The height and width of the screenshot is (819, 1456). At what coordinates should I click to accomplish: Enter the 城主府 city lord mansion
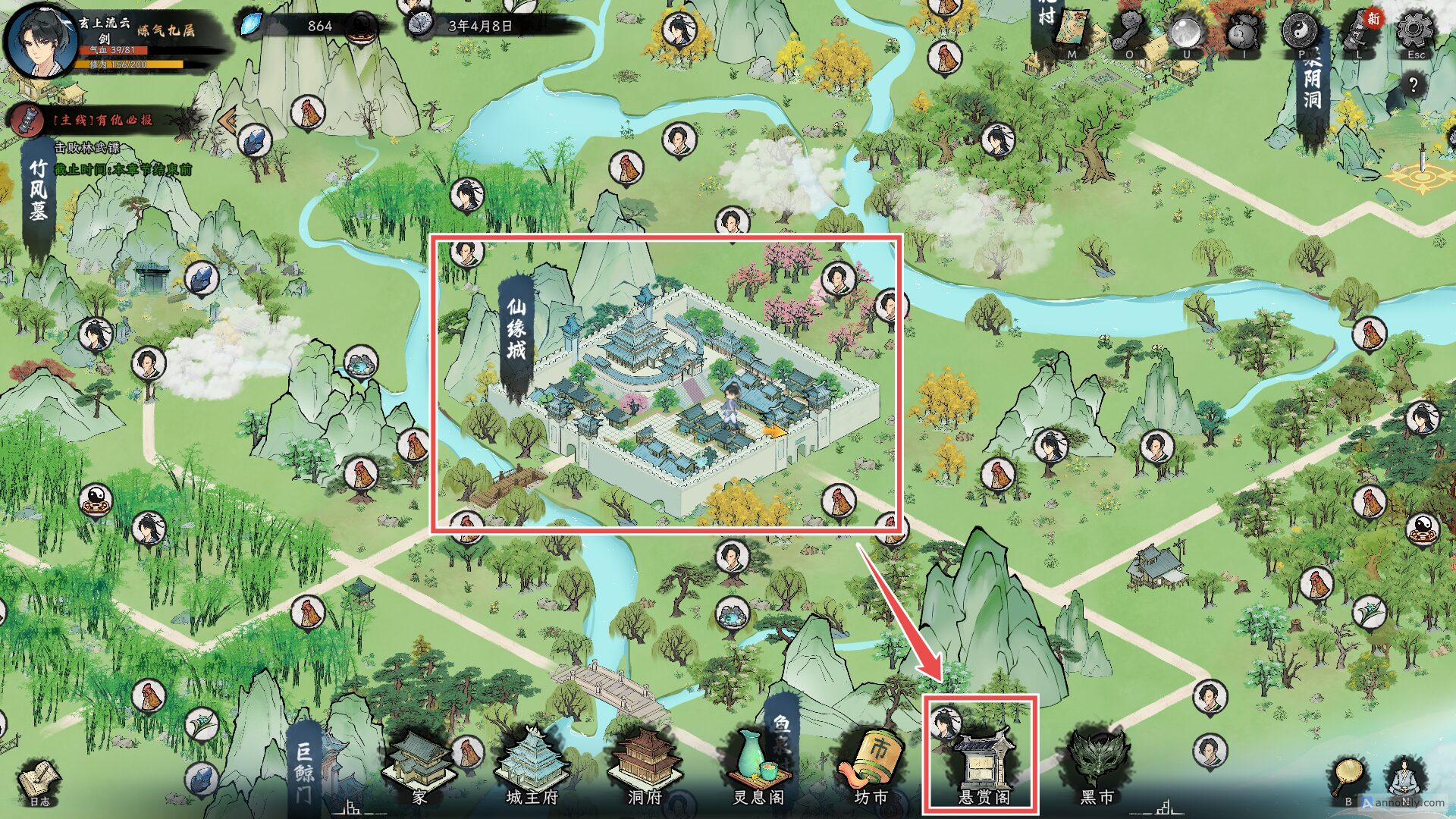tap(532, 766)
